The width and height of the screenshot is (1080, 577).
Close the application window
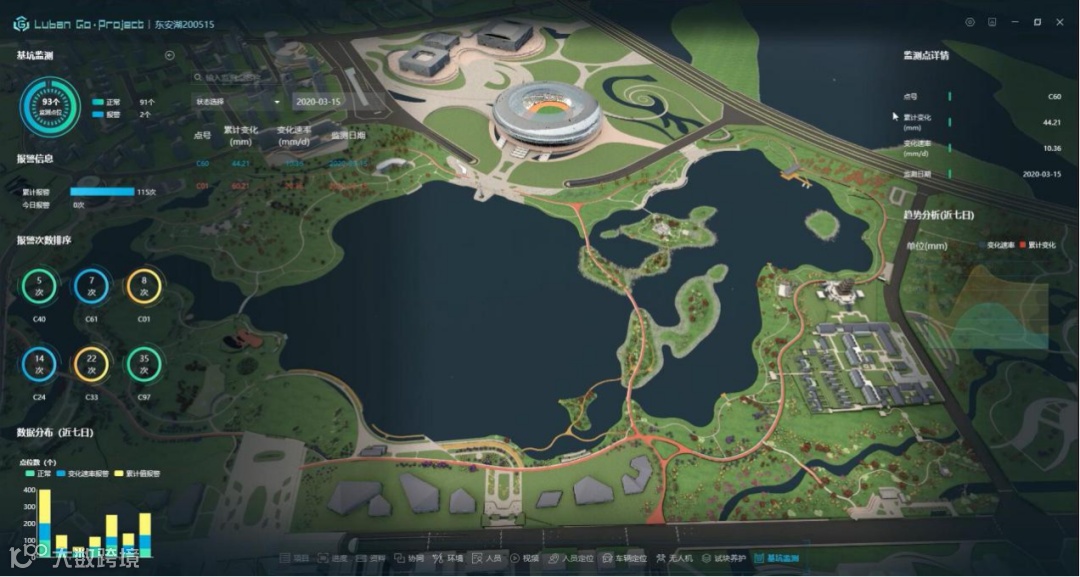click(x=1060, y=22)
